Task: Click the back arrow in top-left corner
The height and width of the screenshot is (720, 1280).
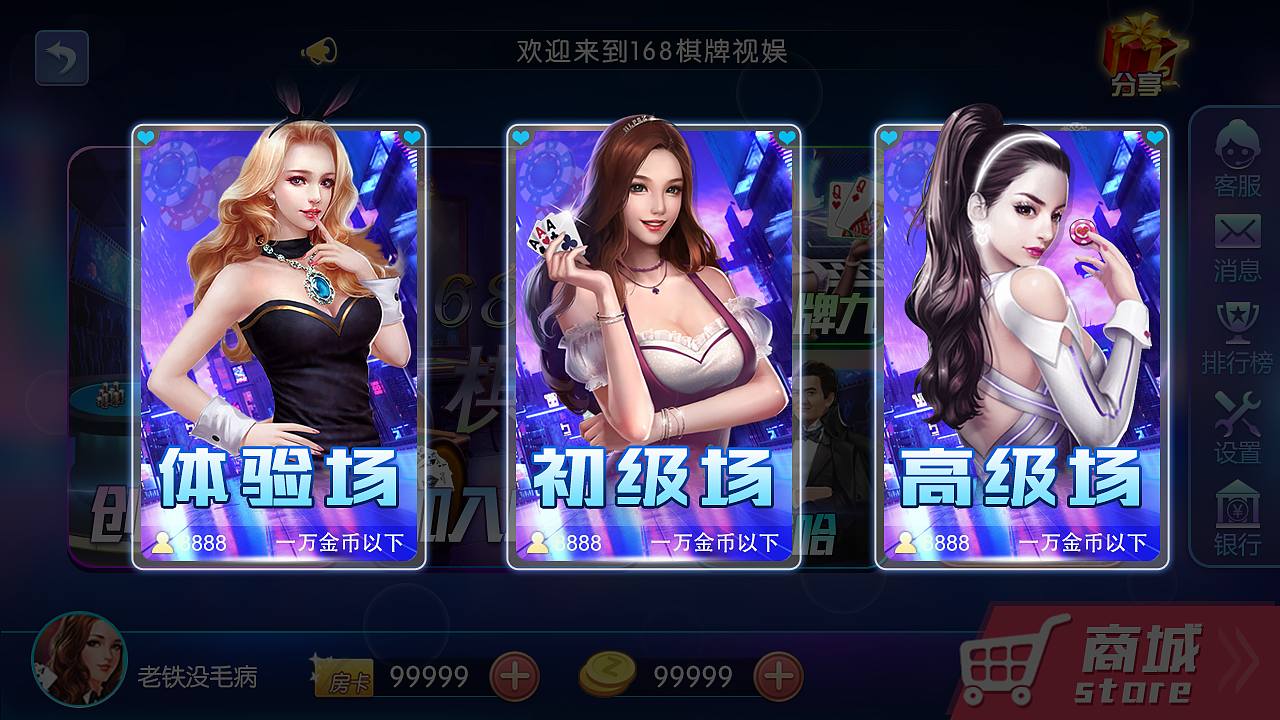Action: point(60,58)
